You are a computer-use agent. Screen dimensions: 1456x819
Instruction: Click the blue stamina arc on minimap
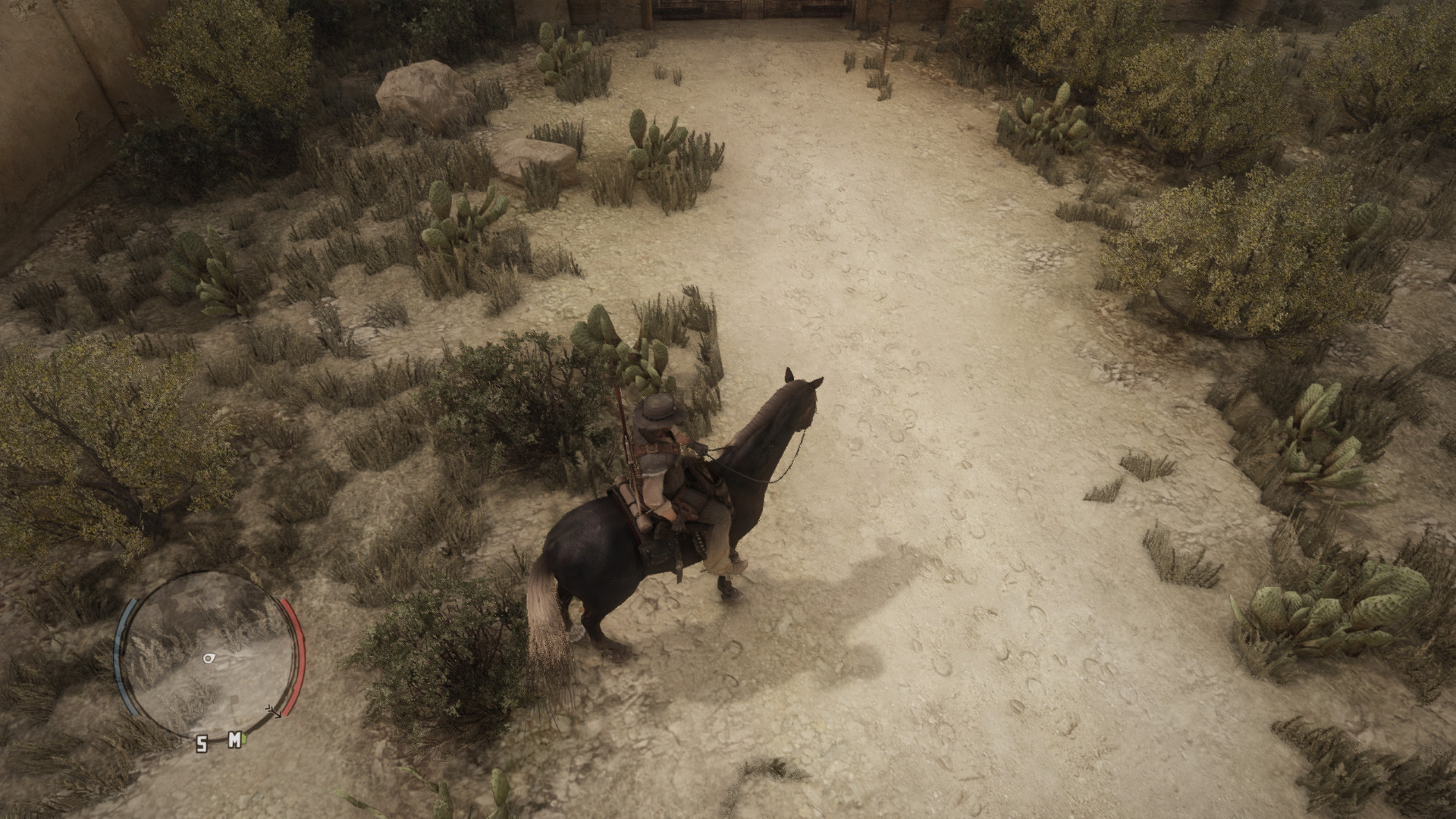123,652
